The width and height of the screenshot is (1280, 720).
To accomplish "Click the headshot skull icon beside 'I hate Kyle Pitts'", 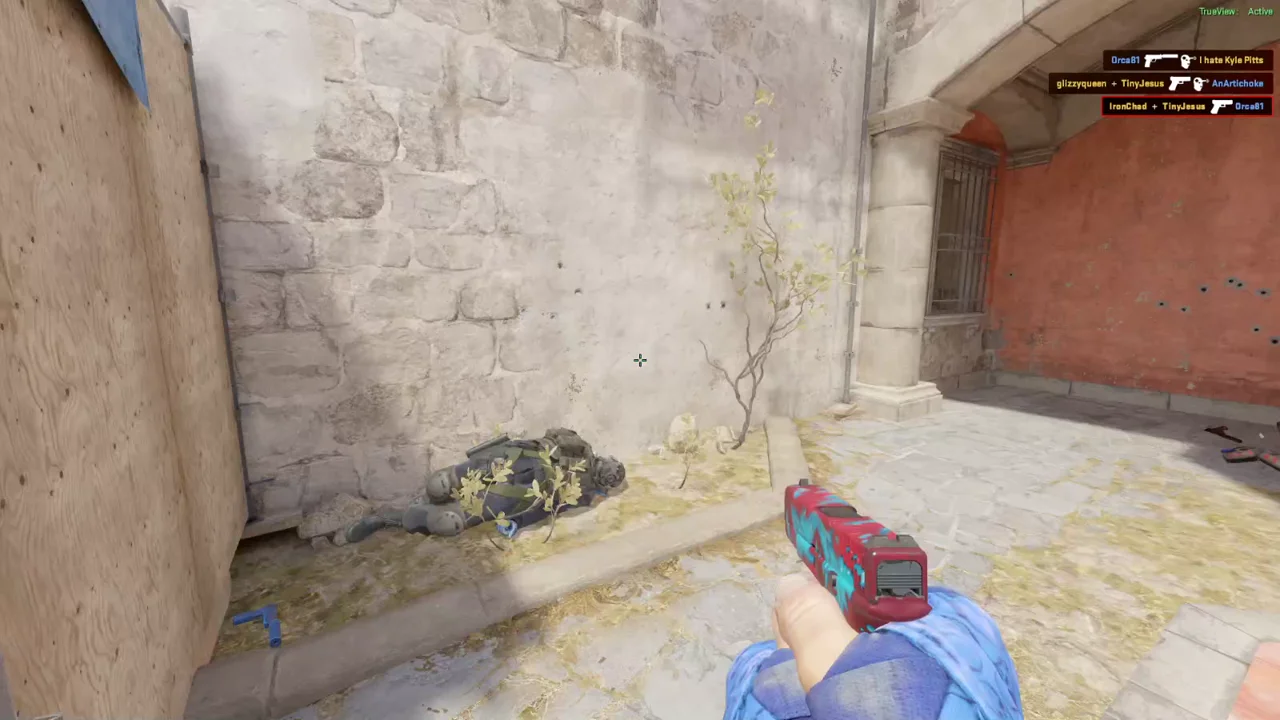I will pos(1188,61).
